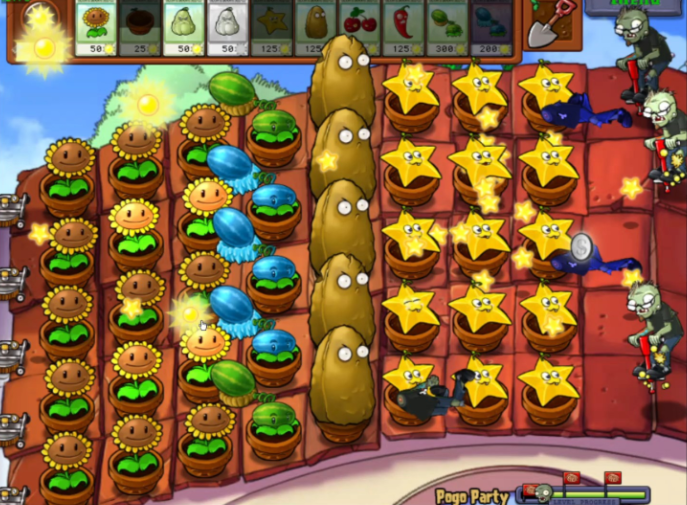Choose the Melon-pult seed packet
The image size is (687, 505).
coord(448,27)
